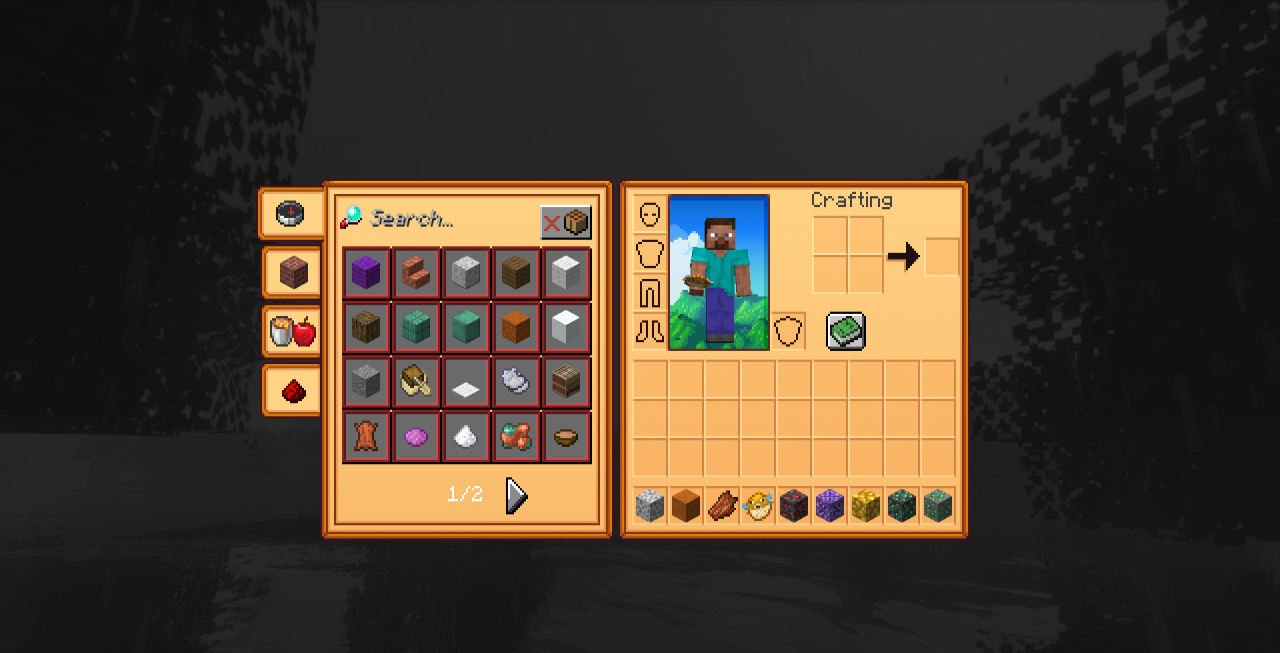This screenshot has height=653, width=1280.
Task: Select the brick stairs recipe
Action: [416, 273]
